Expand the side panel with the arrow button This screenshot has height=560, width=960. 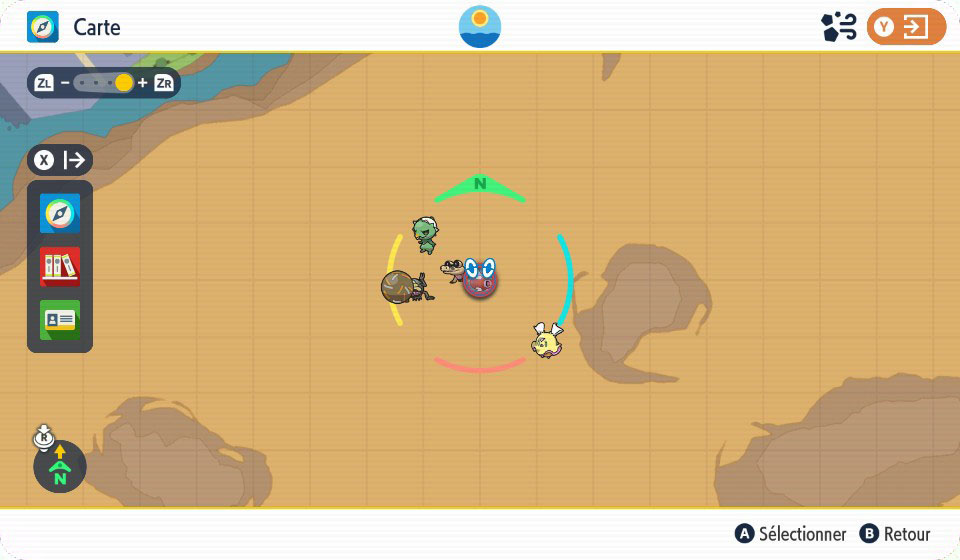pyautogui.click(x=61, y=160)
